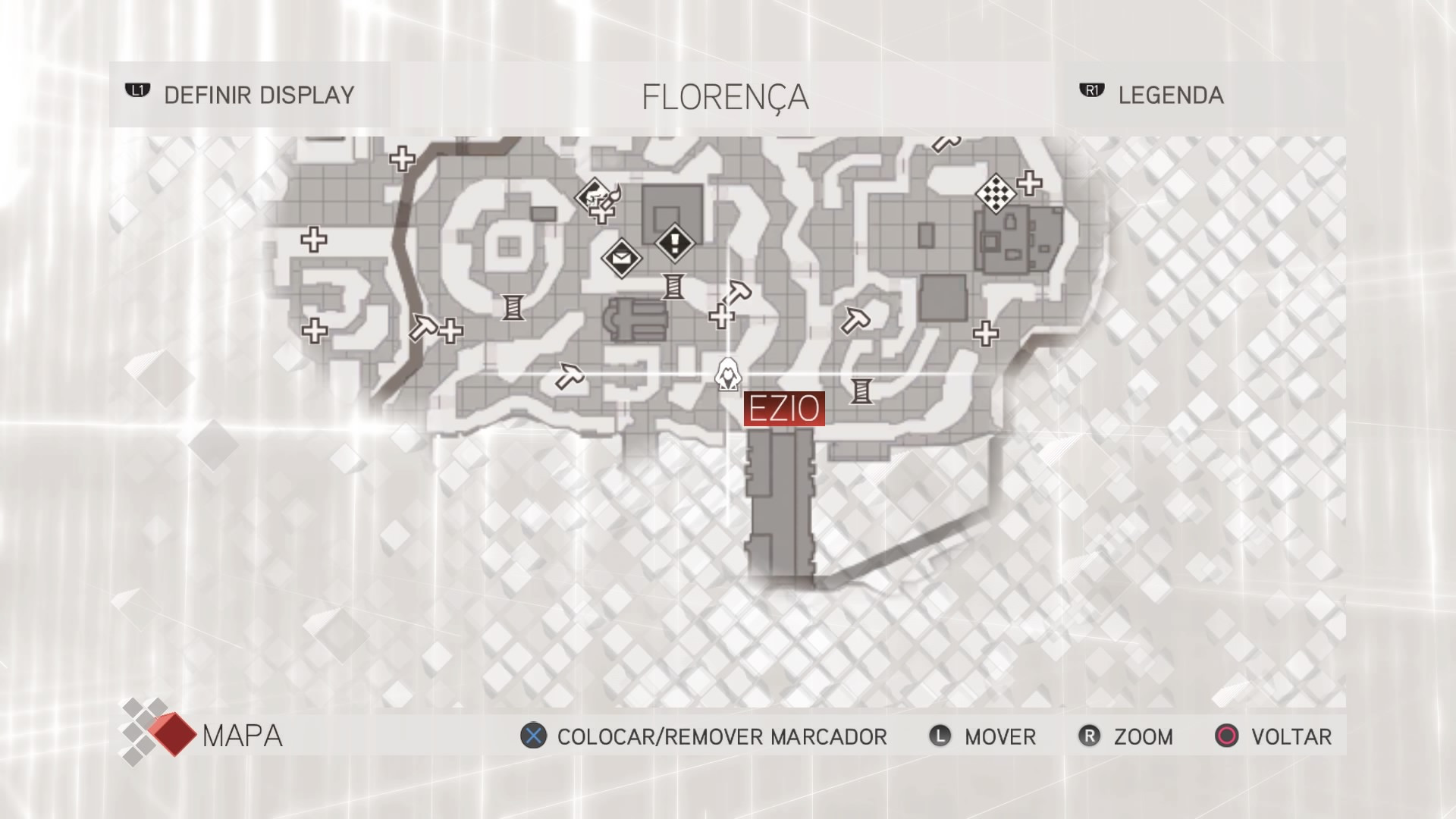Image resolution: width=1456 pixels, height=819 pixels.
Task: Click the R zoom control indicator
Action: tap(1090, 736)
